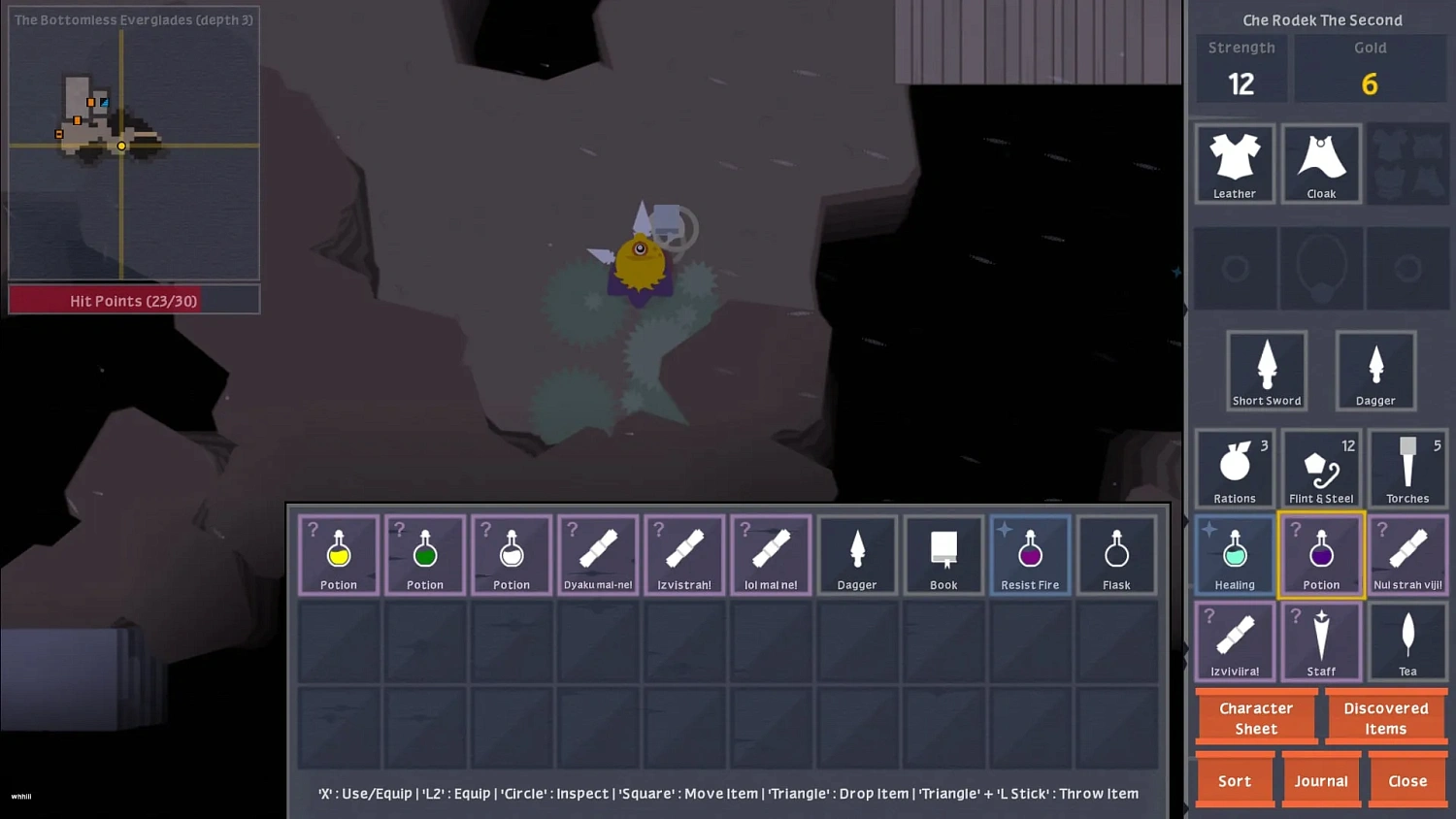The height and width of the screenshot is (819, 1456).
Task: Use a Ration from the sidebar
Action: 1235,469
